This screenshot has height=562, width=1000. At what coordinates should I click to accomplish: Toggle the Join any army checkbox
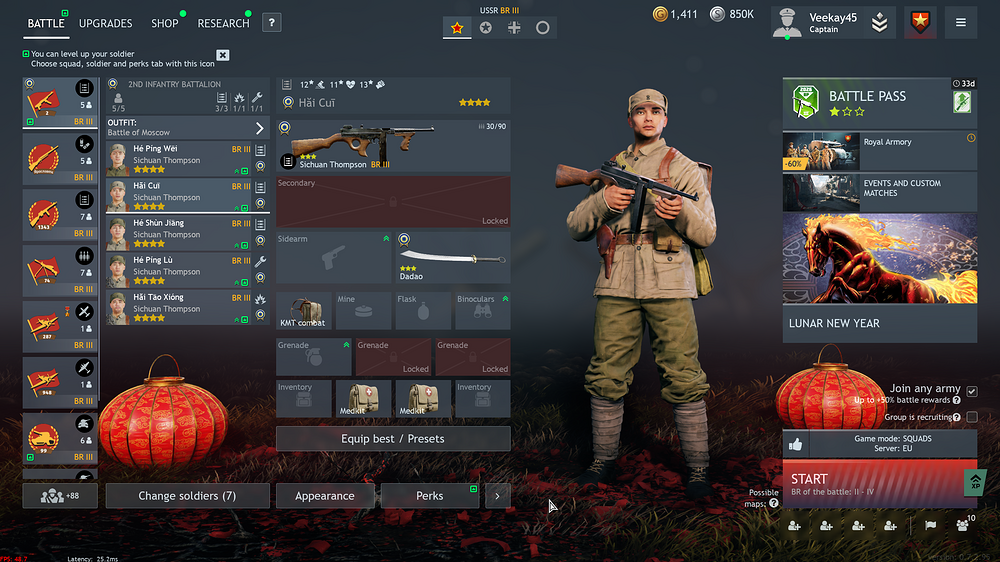972,391
